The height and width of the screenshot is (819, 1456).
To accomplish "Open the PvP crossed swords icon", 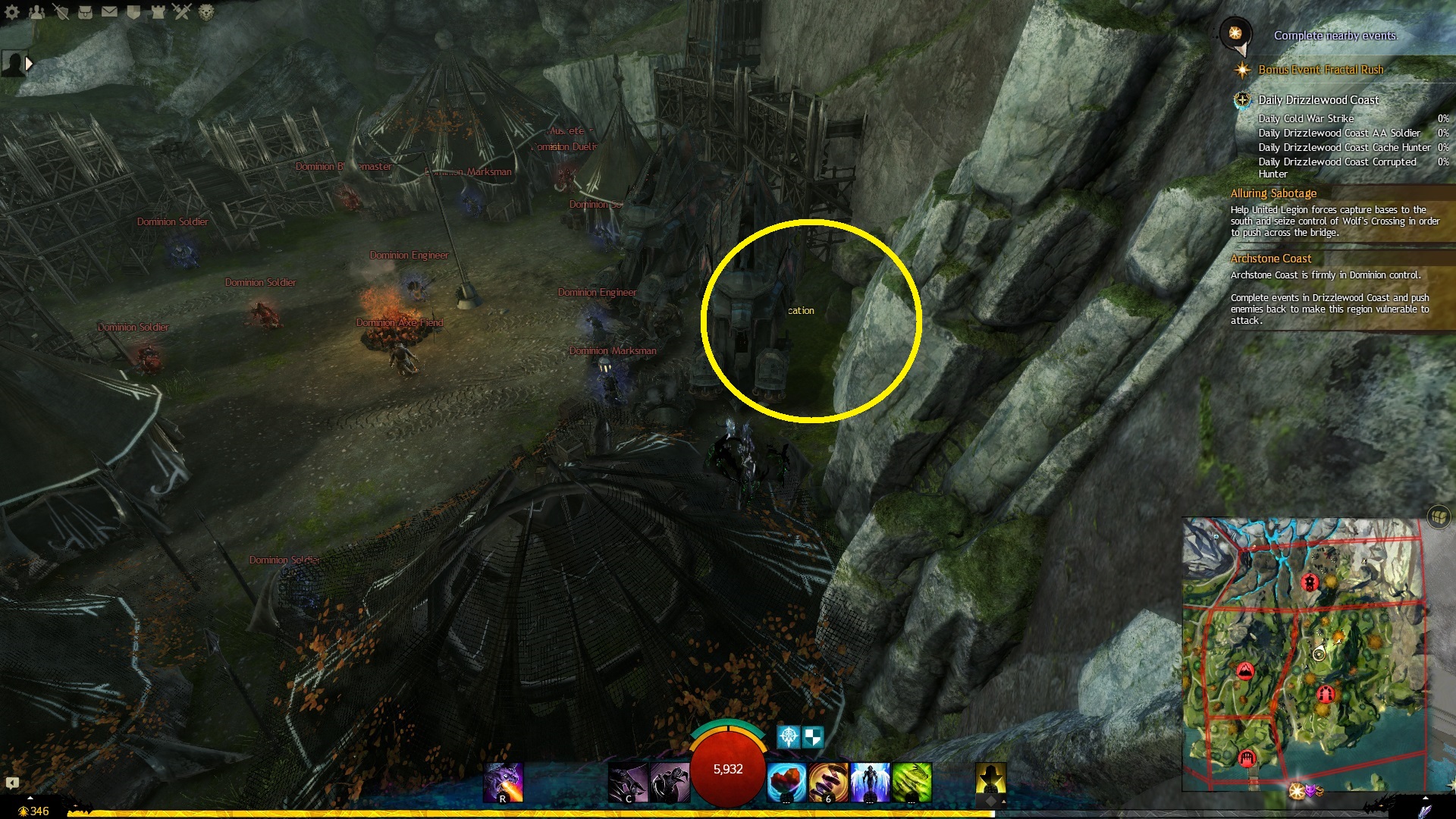I will click(182, 11).
